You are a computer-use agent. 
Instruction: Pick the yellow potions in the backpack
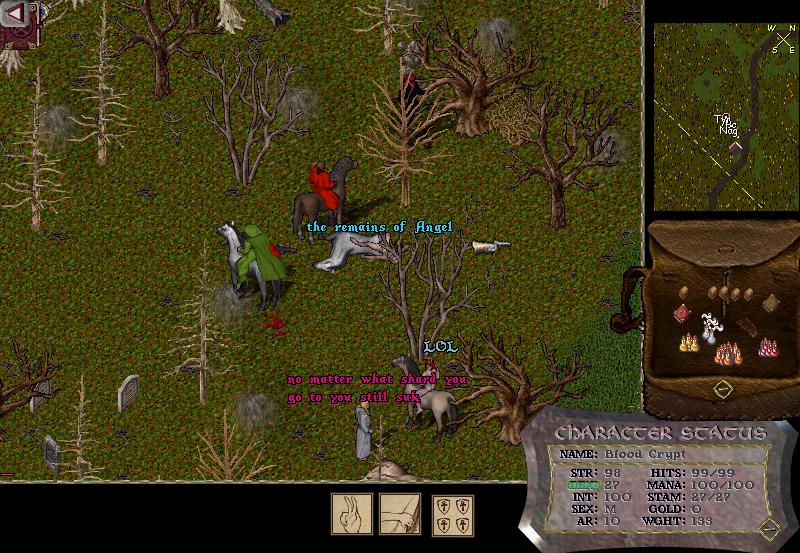688,343
